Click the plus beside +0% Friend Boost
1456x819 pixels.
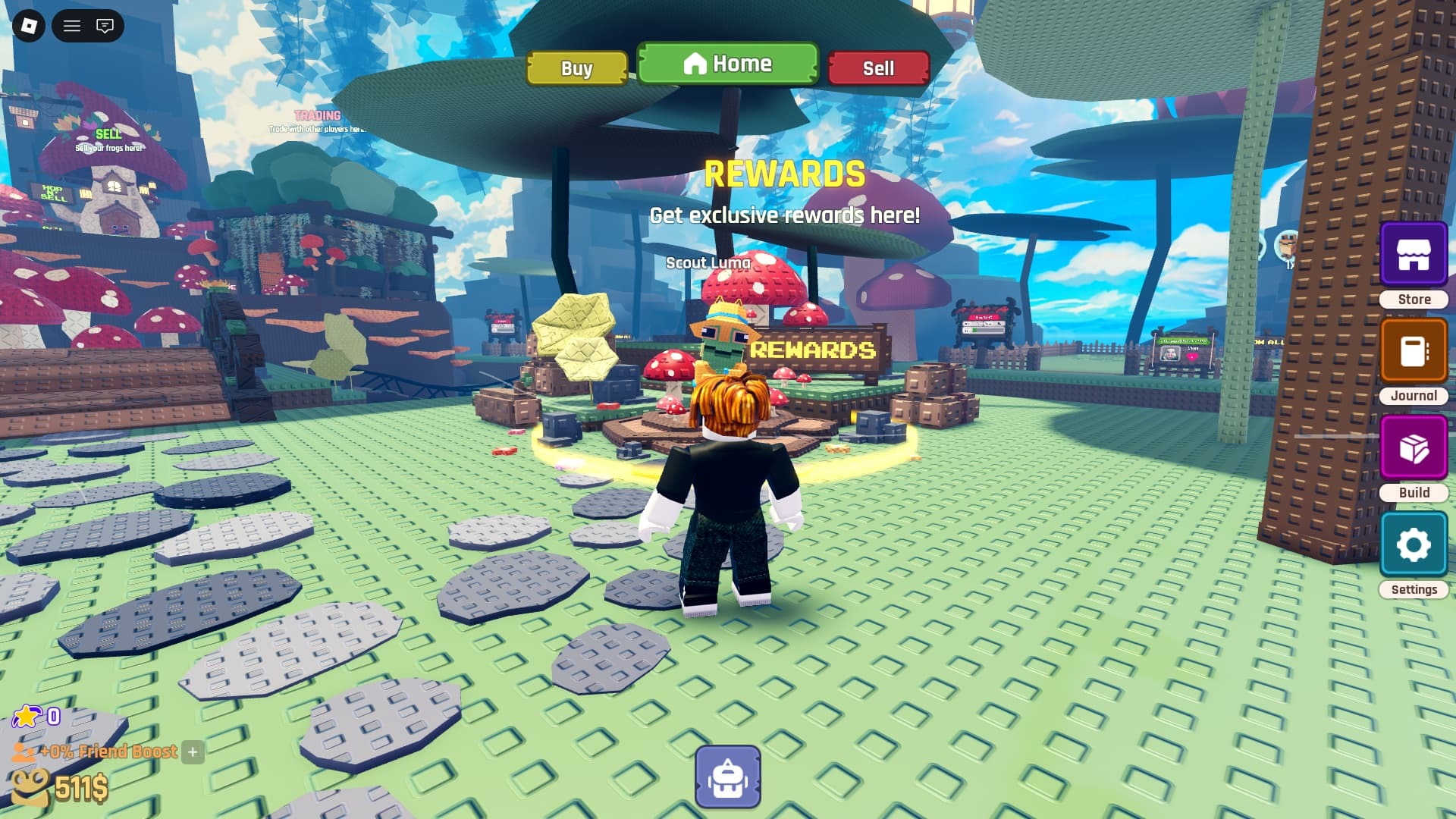tap(193, 753)
